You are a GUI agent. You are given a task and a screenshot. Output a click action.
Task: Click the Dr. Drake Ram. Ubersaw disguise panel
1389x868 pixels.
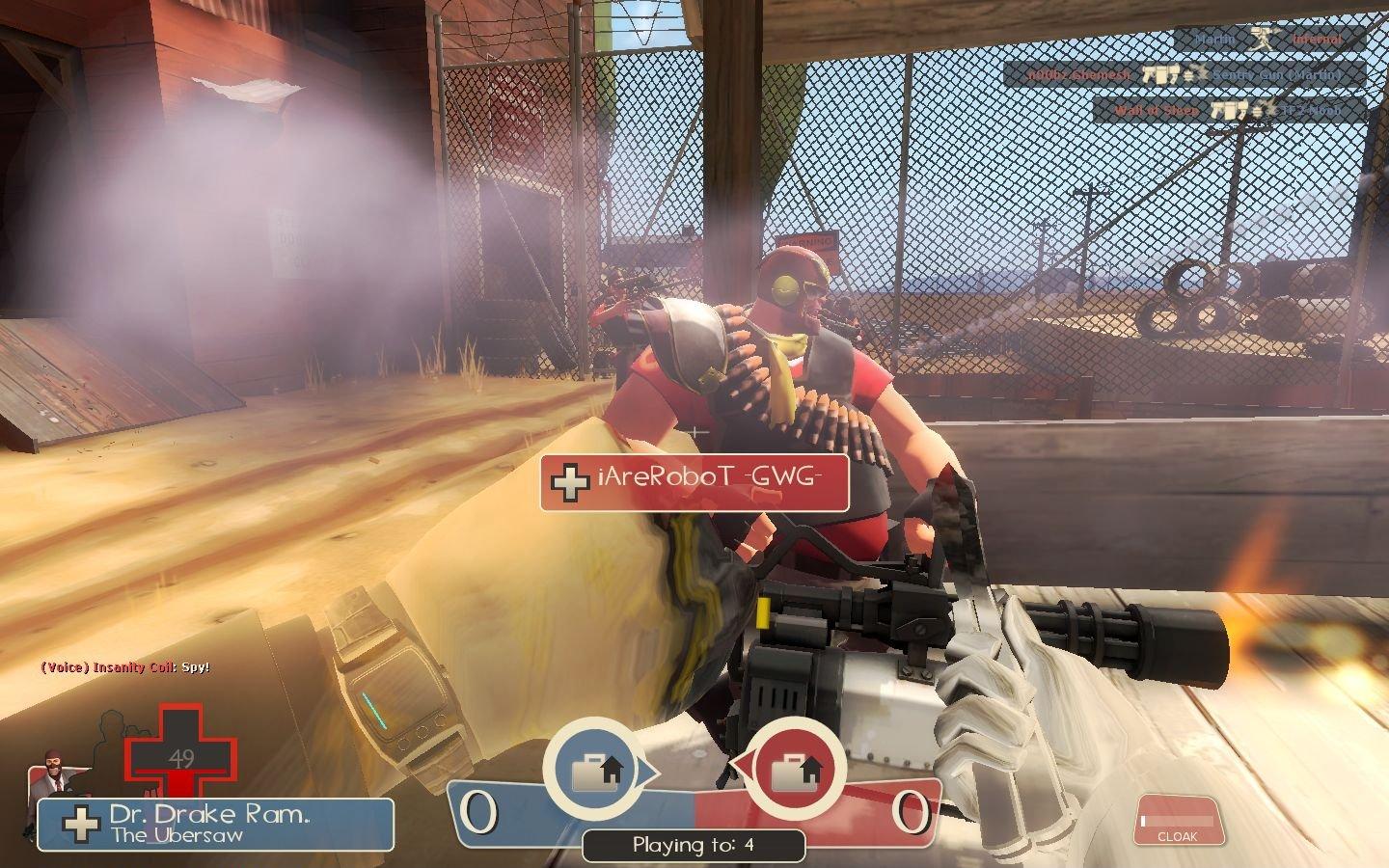pyautogui.click(x=216, y=824)
